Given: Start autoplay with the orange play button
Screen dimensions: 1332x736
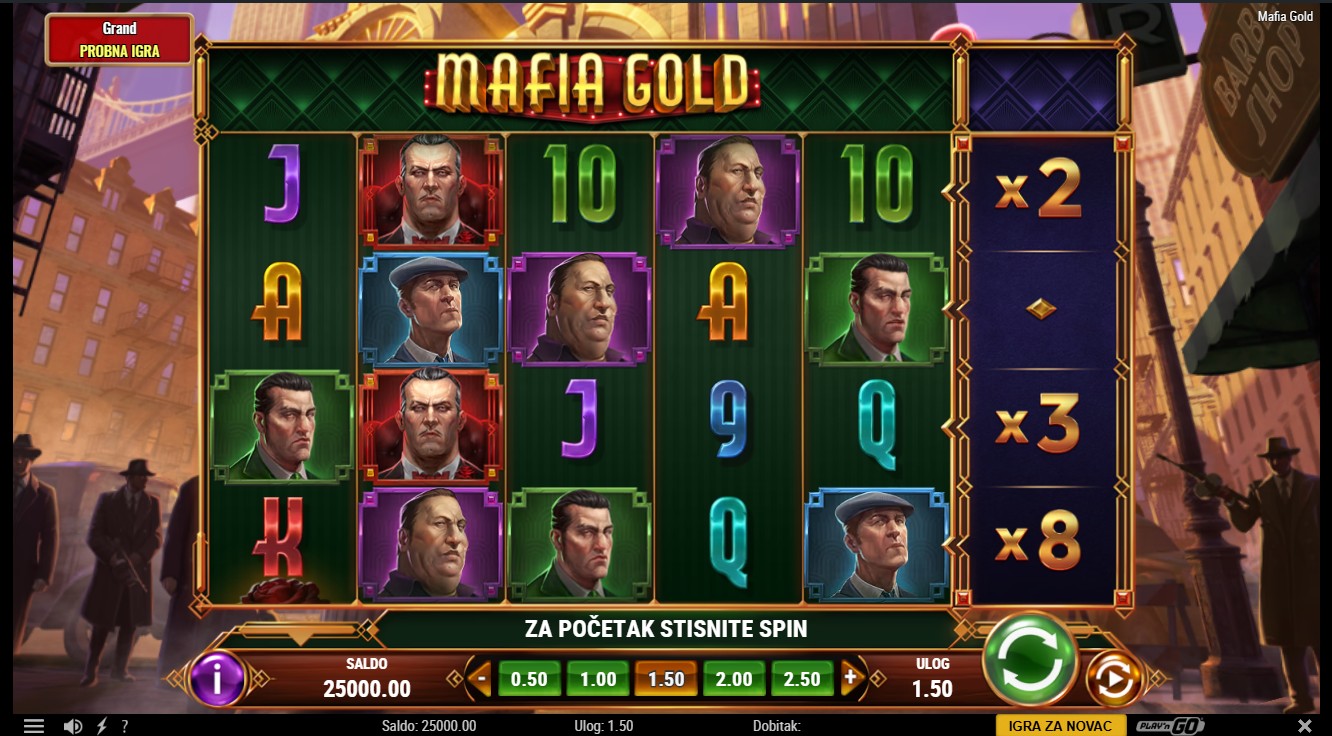Looking at the screenshot, I should tap(1114, 680).
